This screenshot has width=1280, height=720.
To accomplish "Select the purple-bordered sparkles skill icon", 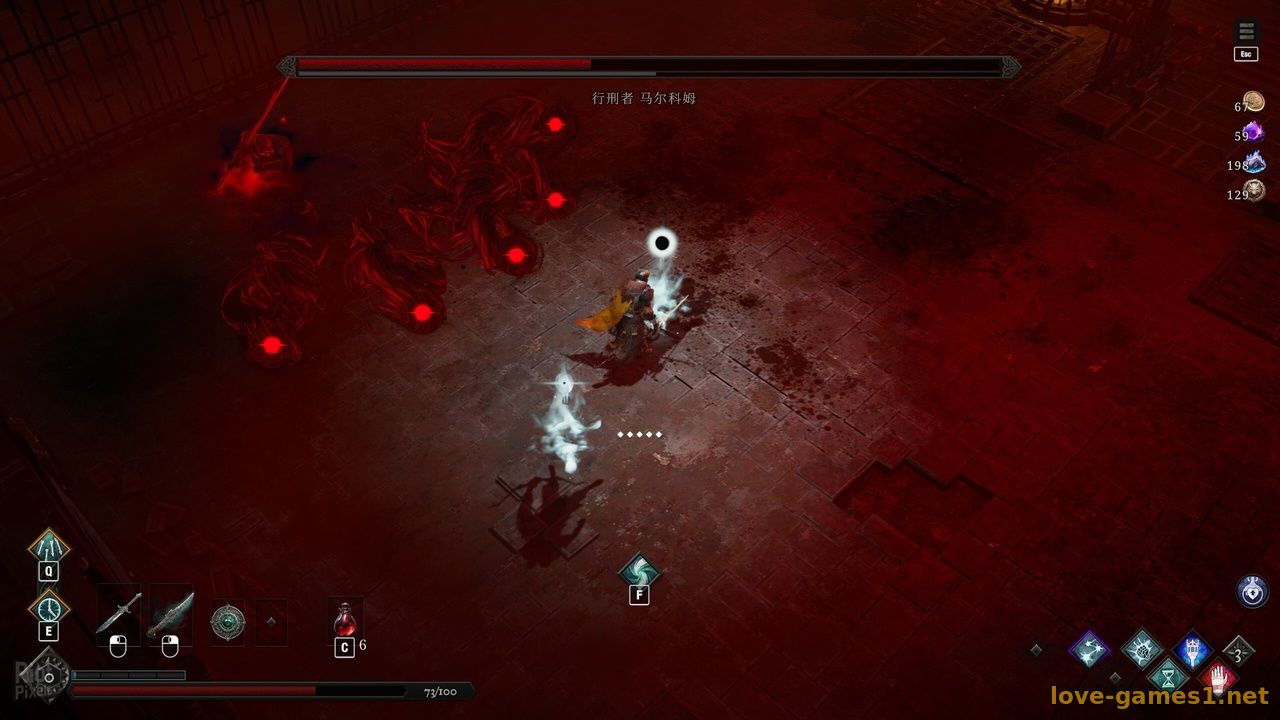I will coord(1089,649).
